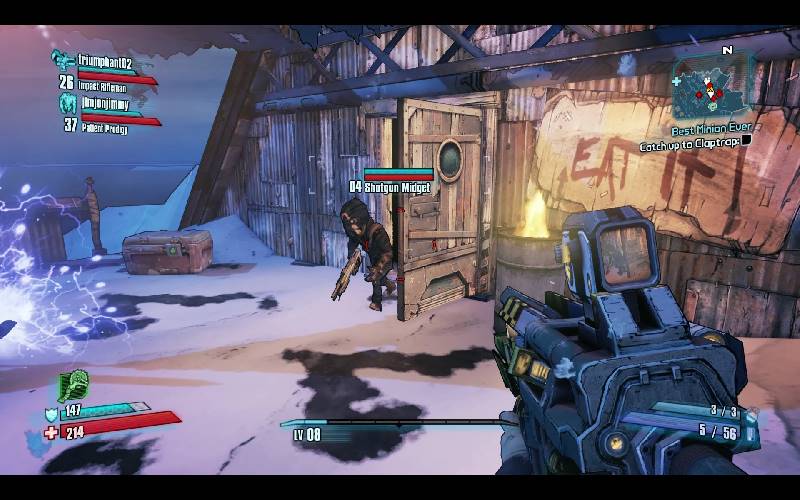Screen dimensions: 800x500
Task: Select the Best Minion Ever quest tracker
Action: pyautogui.click(x=711, y=129)
